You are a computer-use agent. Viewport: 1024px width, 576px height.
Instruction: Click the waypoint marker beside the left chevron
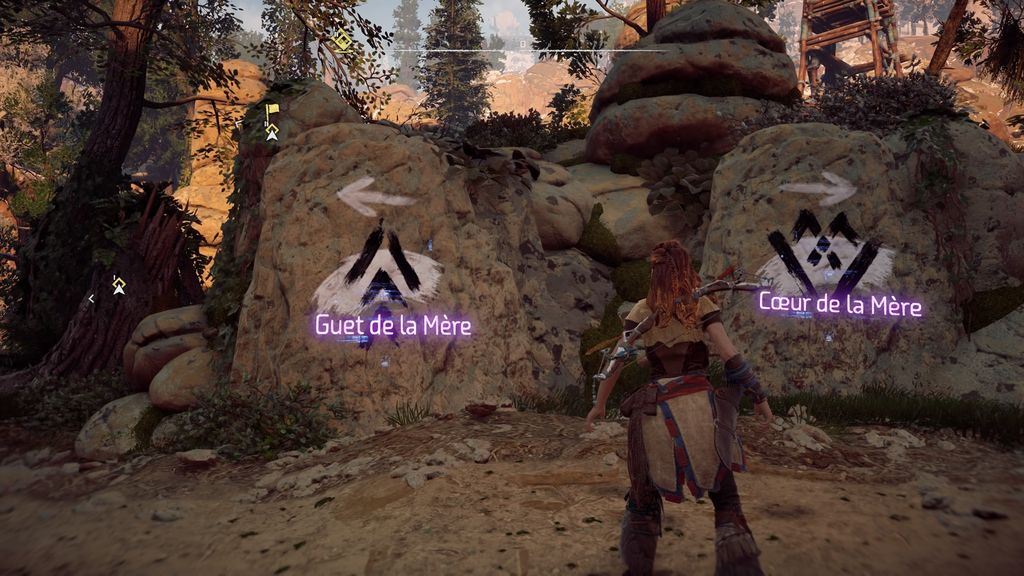click(x=119, y=286)
